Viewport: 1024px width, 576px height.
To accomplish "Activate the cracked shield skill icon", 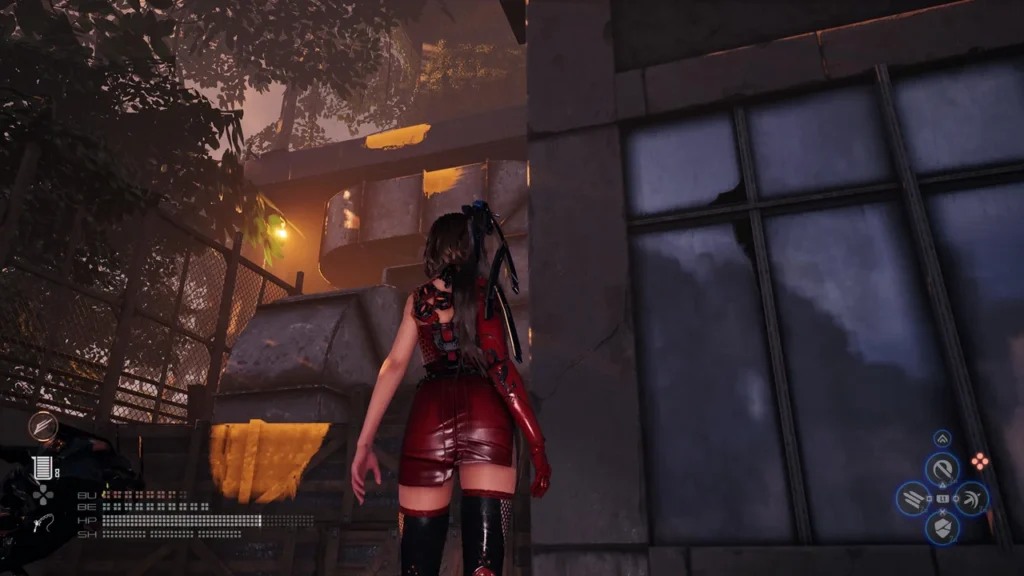I will (x=941, y=527).
